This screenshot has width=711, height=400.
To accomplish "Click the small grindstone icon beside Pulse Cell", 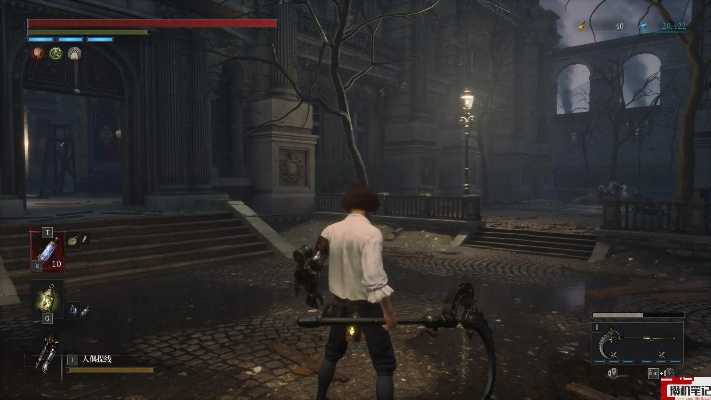I will [75, 240].
